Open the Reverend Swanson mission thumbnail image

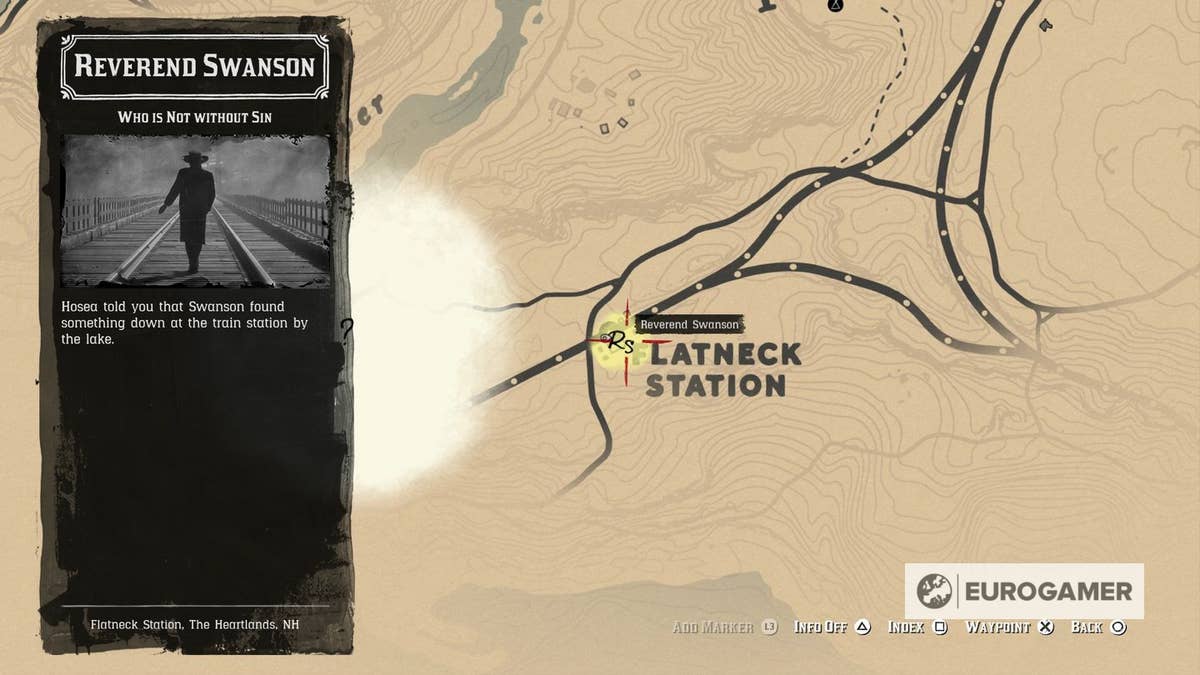click(196, 211)
